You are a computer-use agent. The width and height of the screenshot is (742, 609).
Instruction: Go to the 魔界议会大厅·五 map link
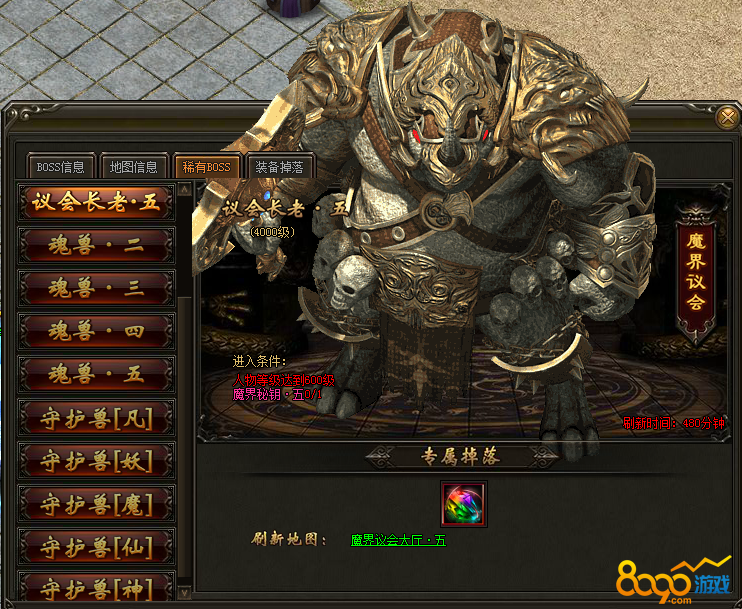(398, 540)
